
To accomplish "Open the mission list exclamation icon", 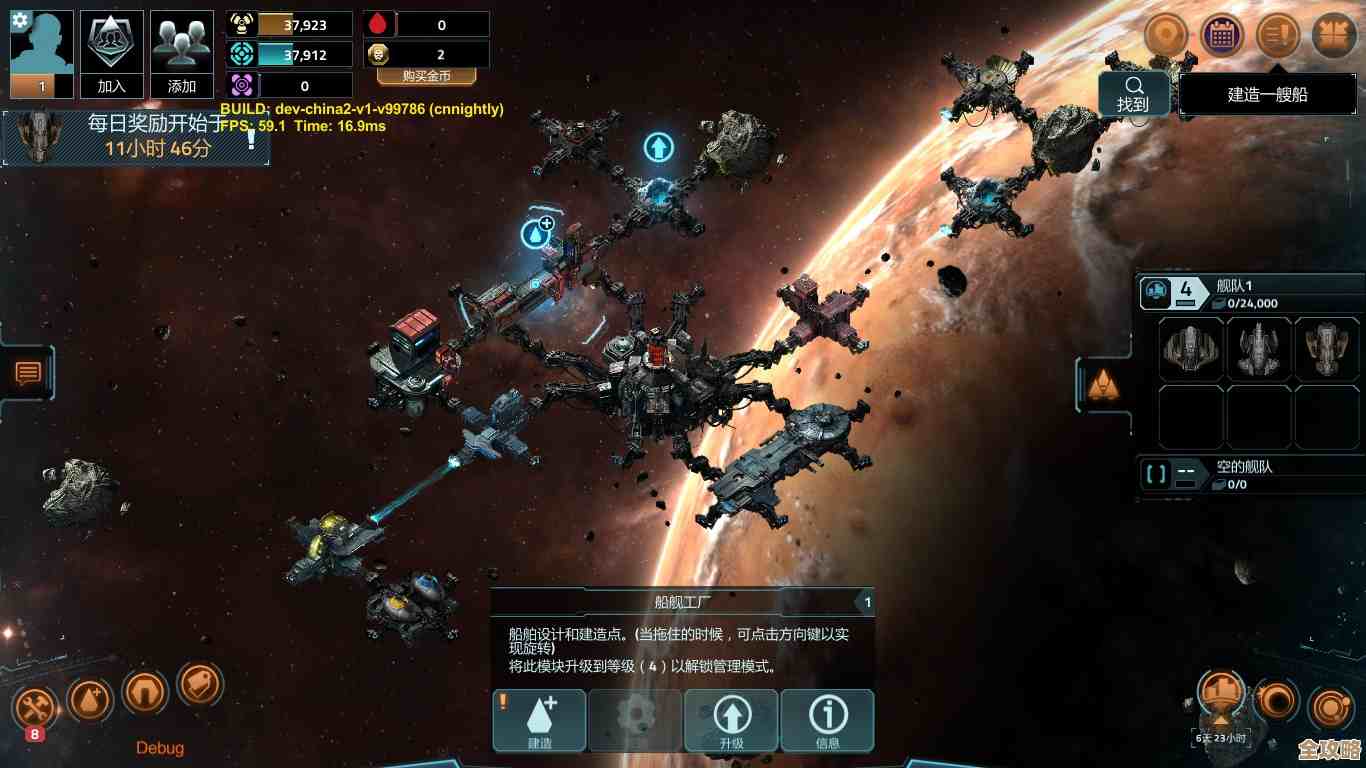I will click(1277, 36).
